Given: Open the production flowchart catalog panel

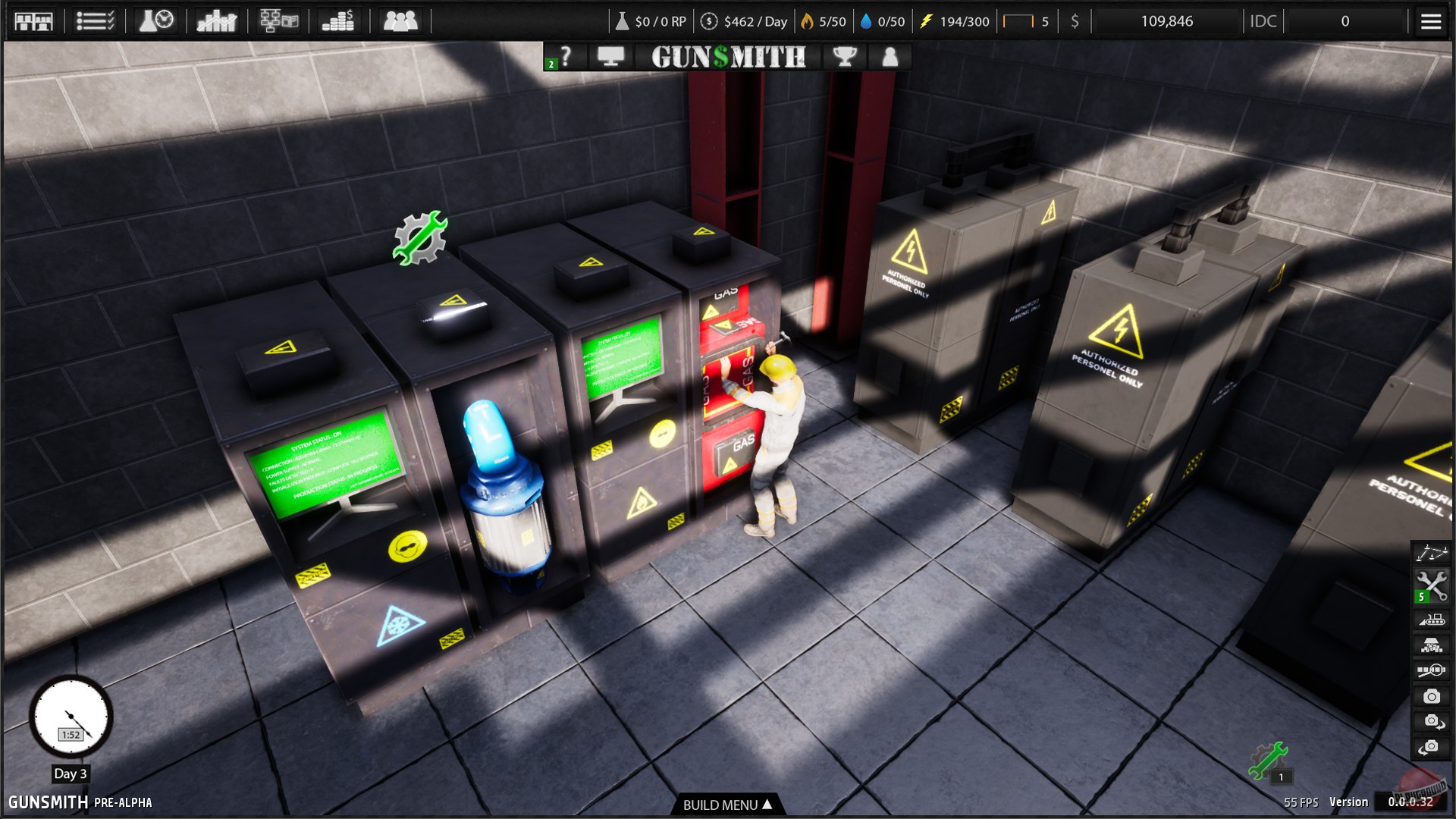Looking at the screenshot, I should tap(277, 20).
